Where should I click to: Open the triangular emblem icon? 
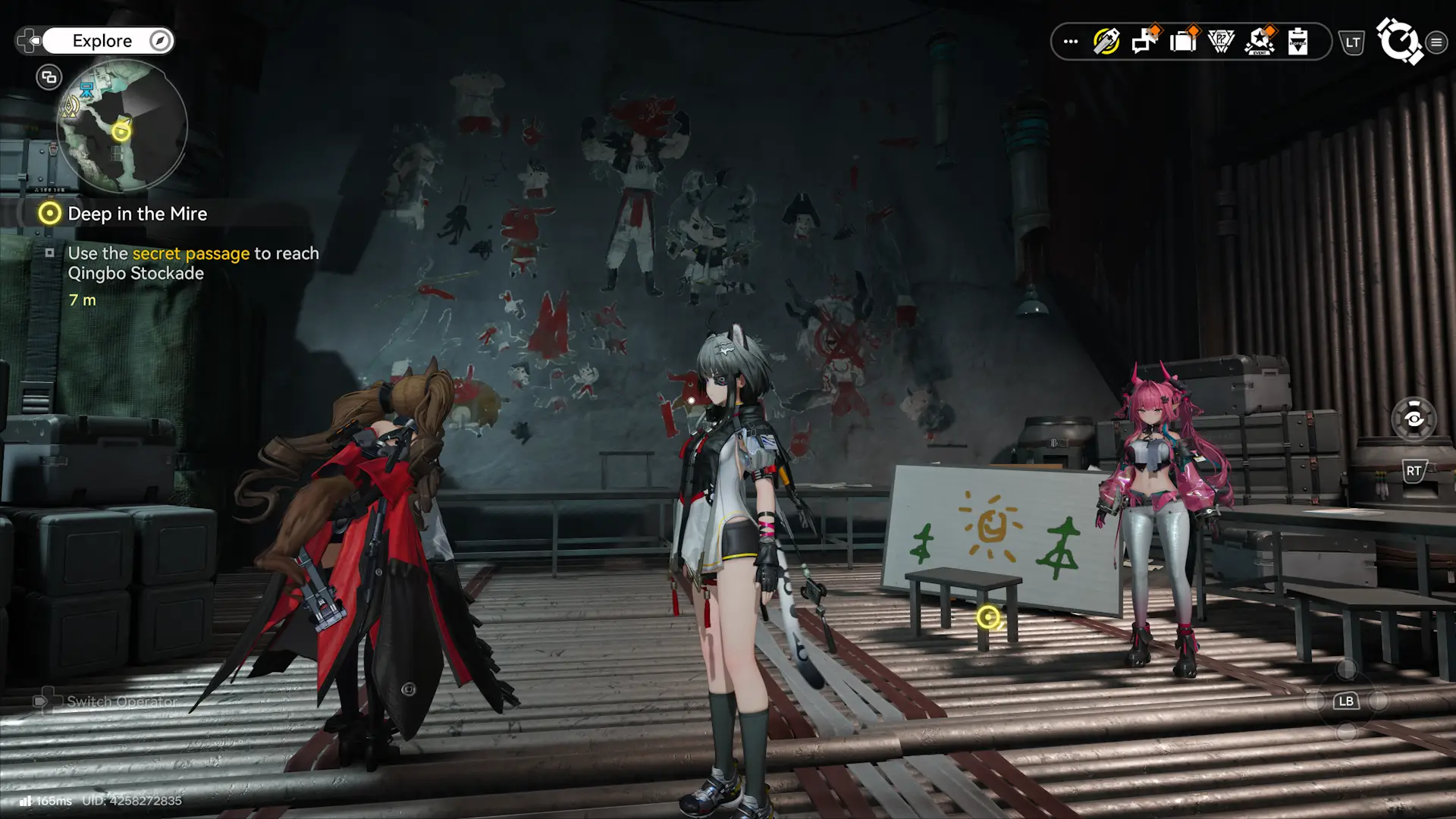pyautogui.click(x=1221, y=42)
